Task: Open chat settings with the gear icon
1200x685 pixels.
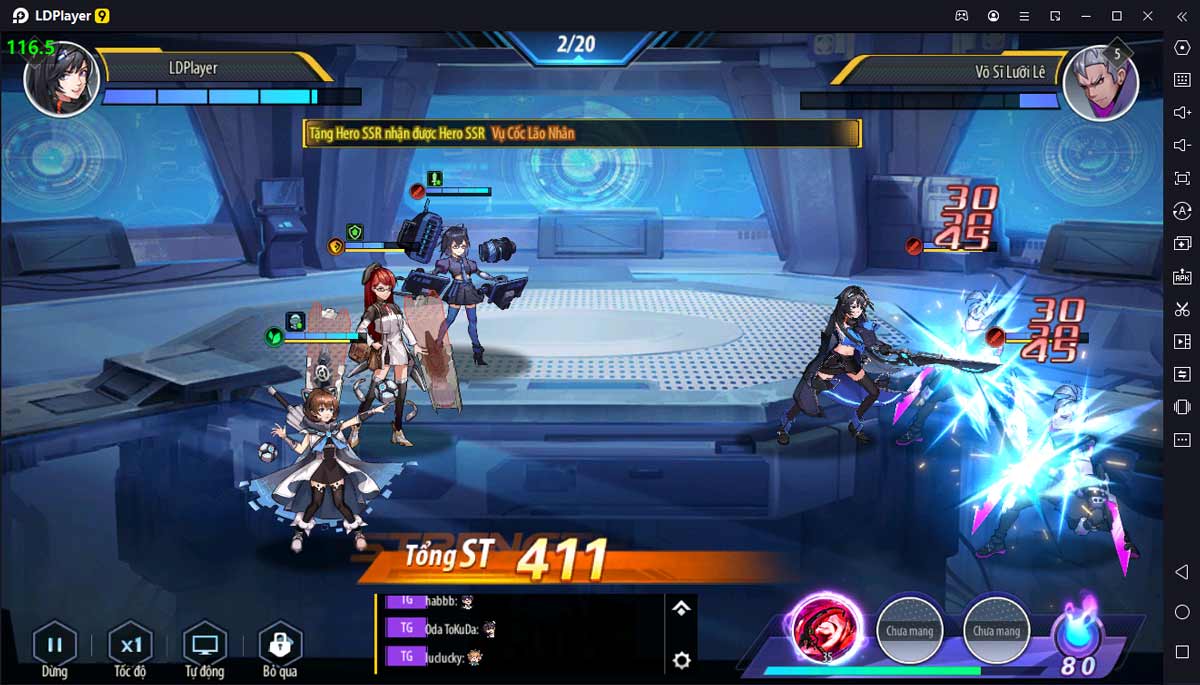Action: pyautogui.click(x=681, y=660)
